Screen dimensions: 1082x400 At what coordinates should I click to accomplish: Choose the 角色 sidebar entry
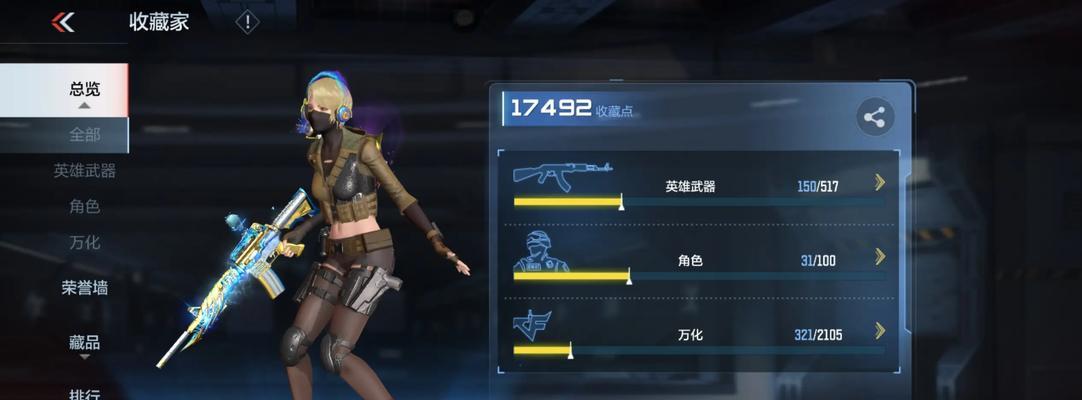(84, 207)
